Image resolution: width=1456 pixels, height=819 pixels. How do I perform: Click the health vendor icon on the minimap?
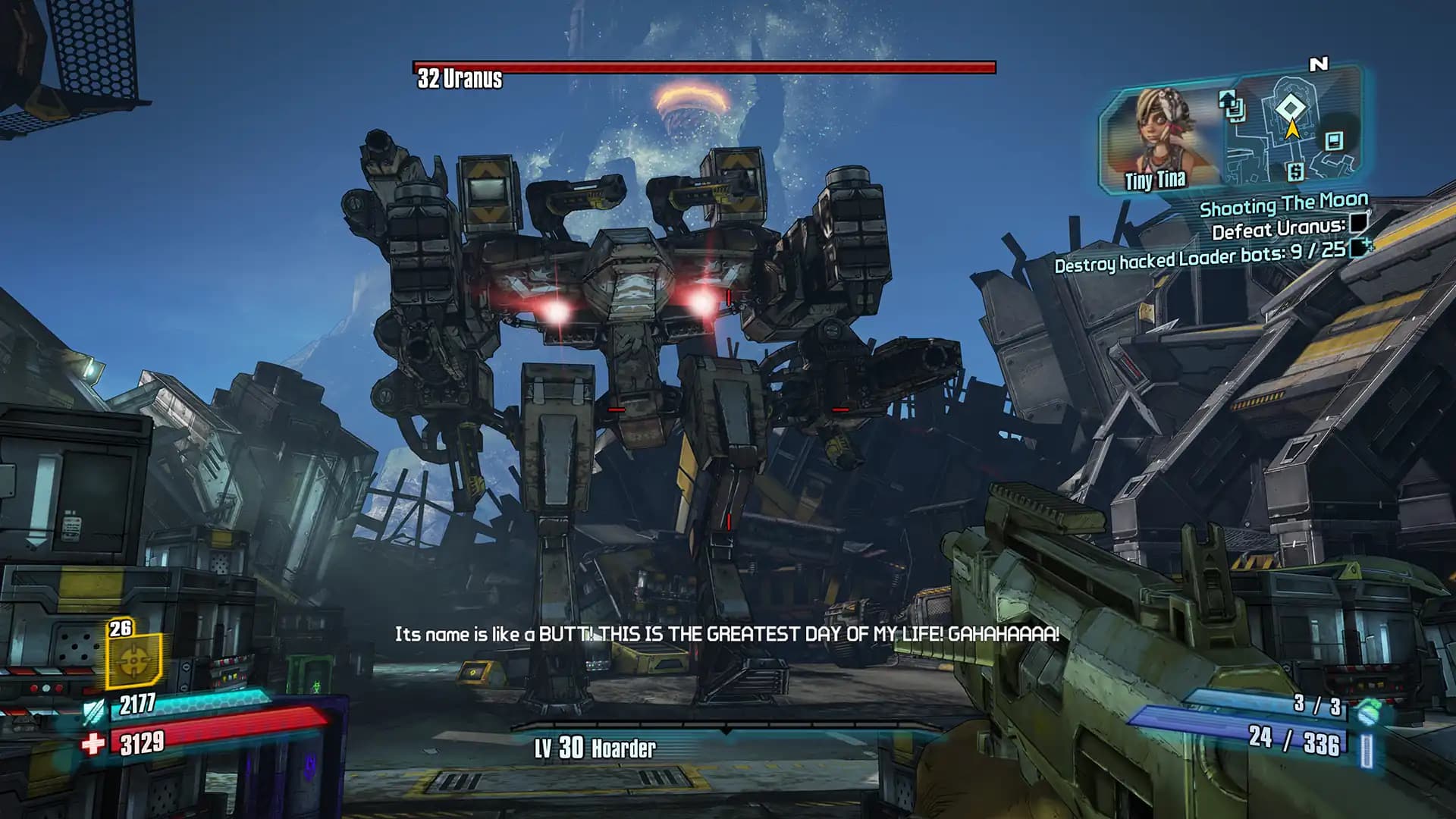1333,143
